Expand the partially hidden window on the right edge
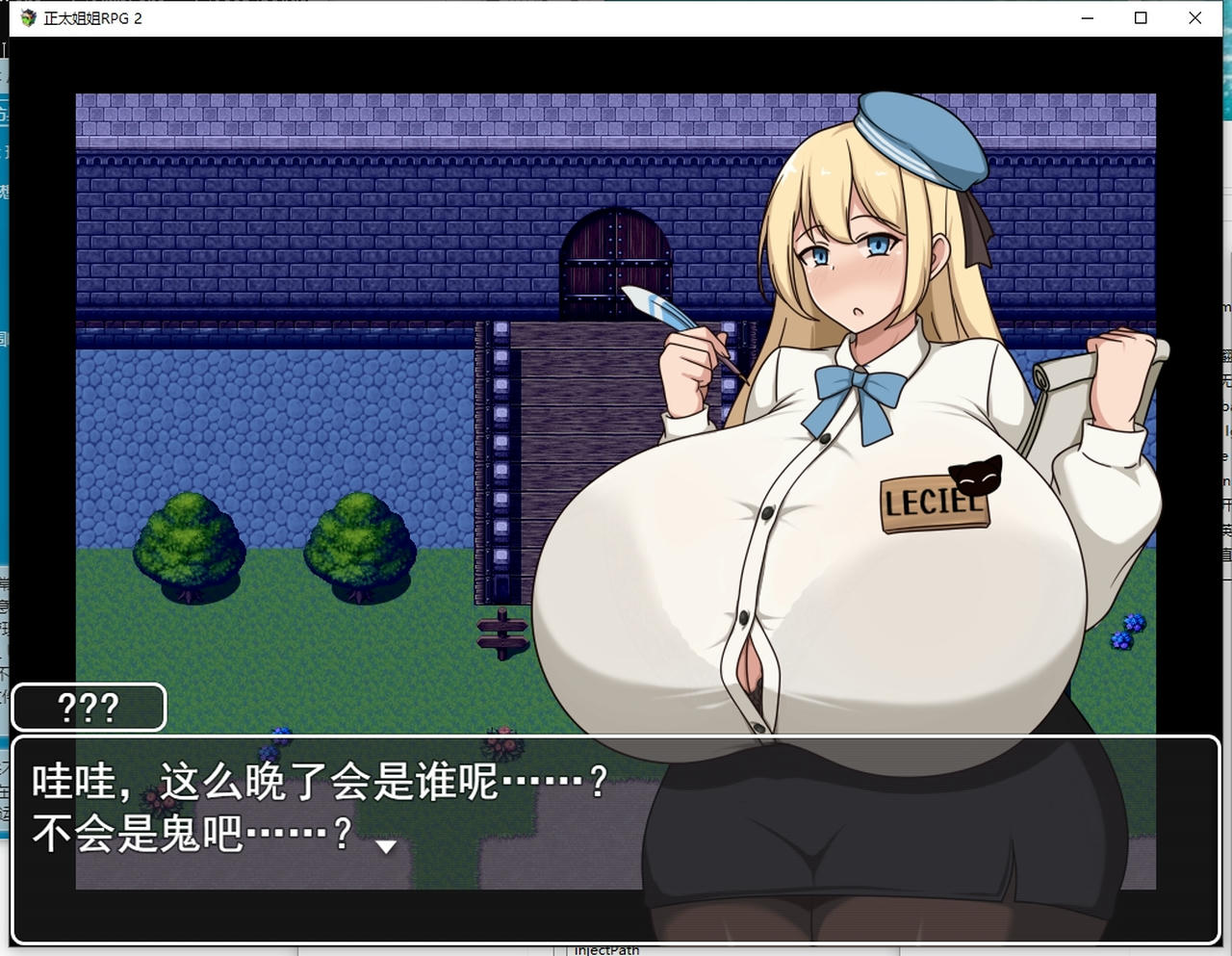Image resolution: width=1232 pixels, height=956 pixels. [1224, 433]
